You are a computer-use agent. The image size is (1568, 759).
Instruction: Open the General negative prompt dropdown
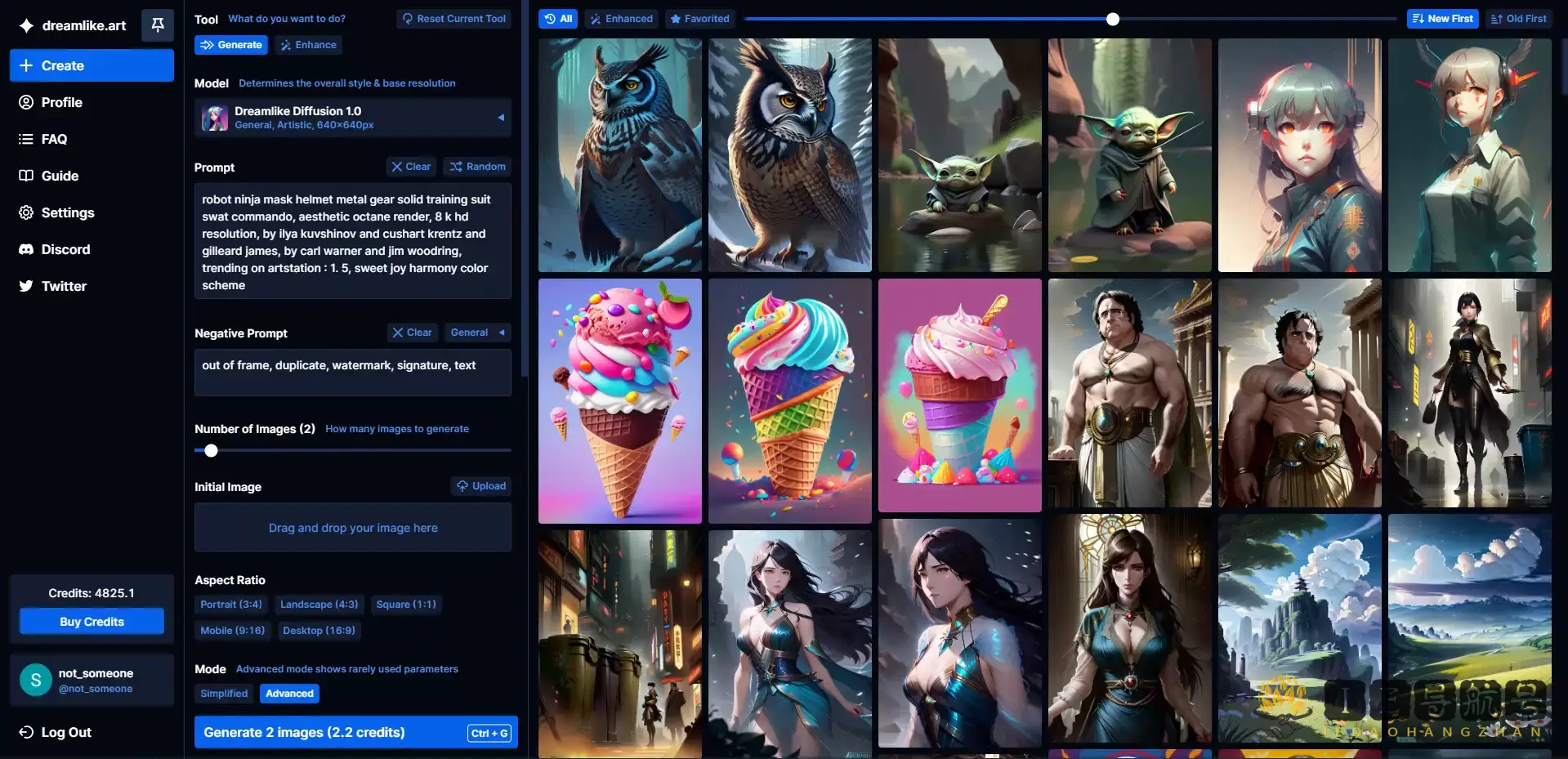477,333
